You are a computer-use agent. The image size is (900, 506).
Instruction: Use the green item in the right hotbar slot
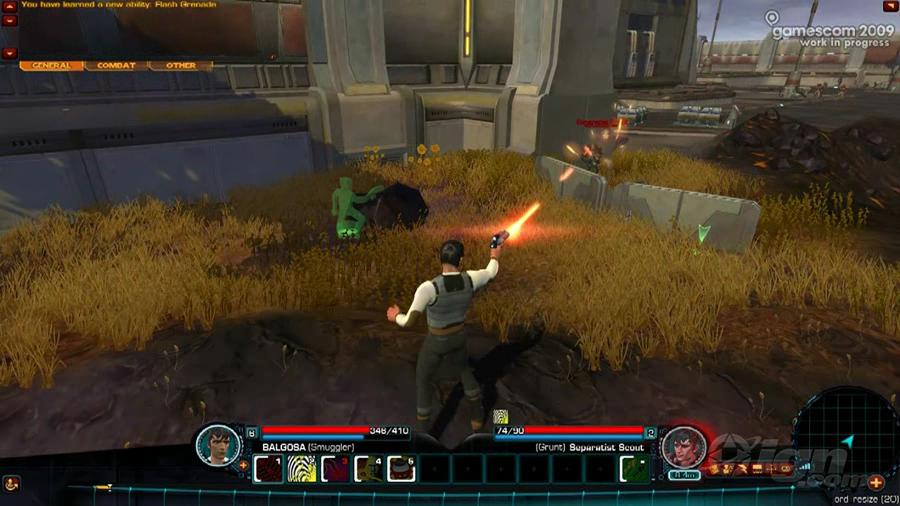[x=632, y=468]
